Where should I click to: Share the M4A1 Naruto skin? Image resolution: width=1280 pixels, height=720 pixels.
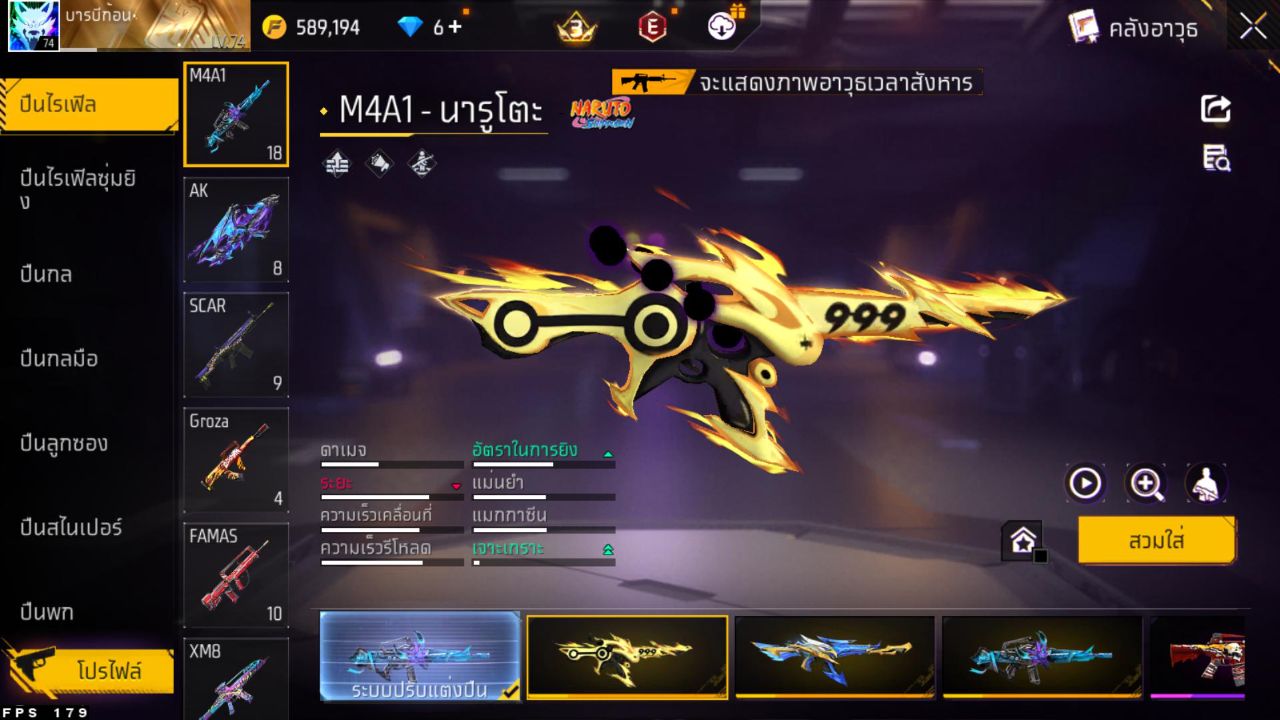click(x=1214, y=109)
